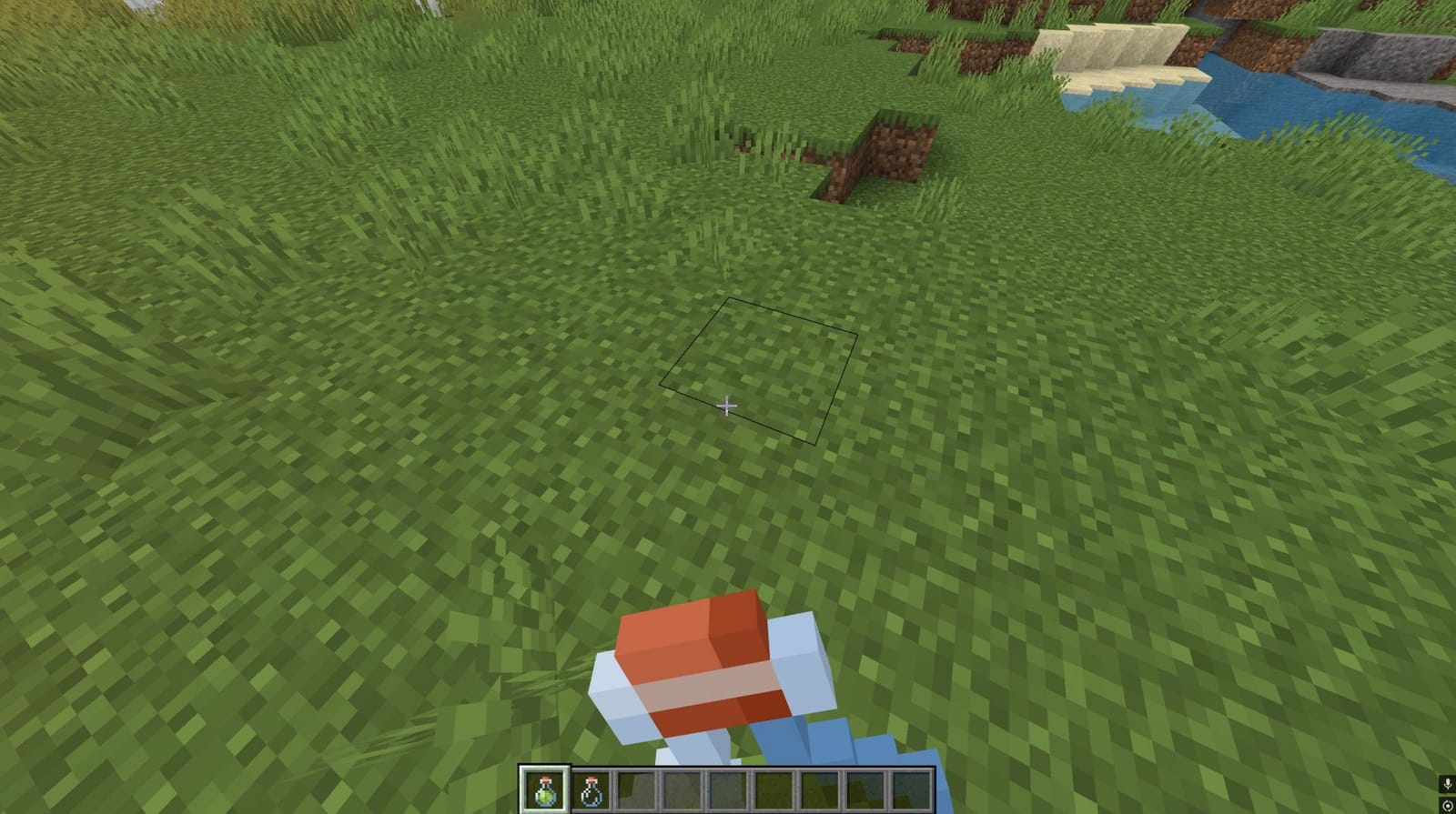Click the recording settings icon below the microphone
1456x814 pixels.
1447,804
